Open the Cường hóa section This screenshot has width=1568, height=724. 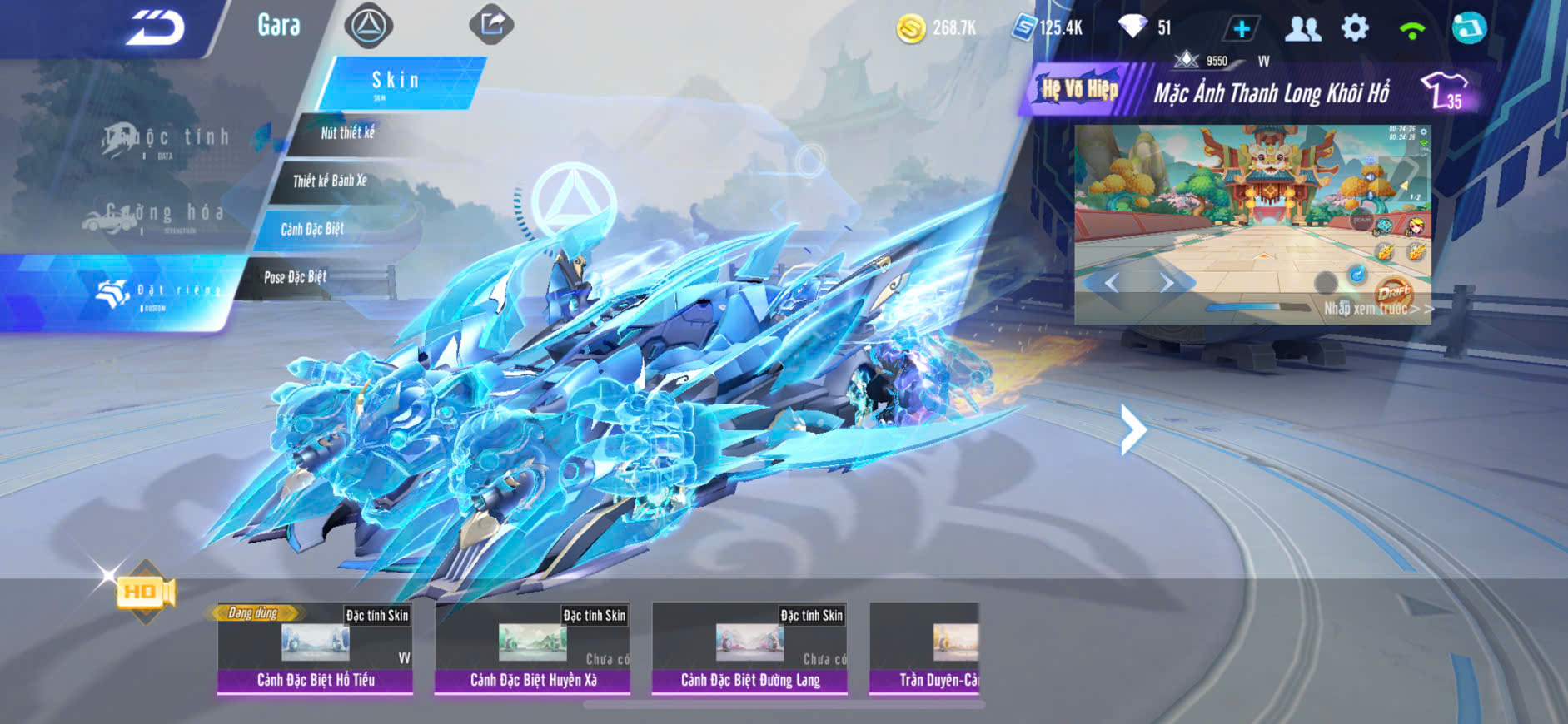157,215
